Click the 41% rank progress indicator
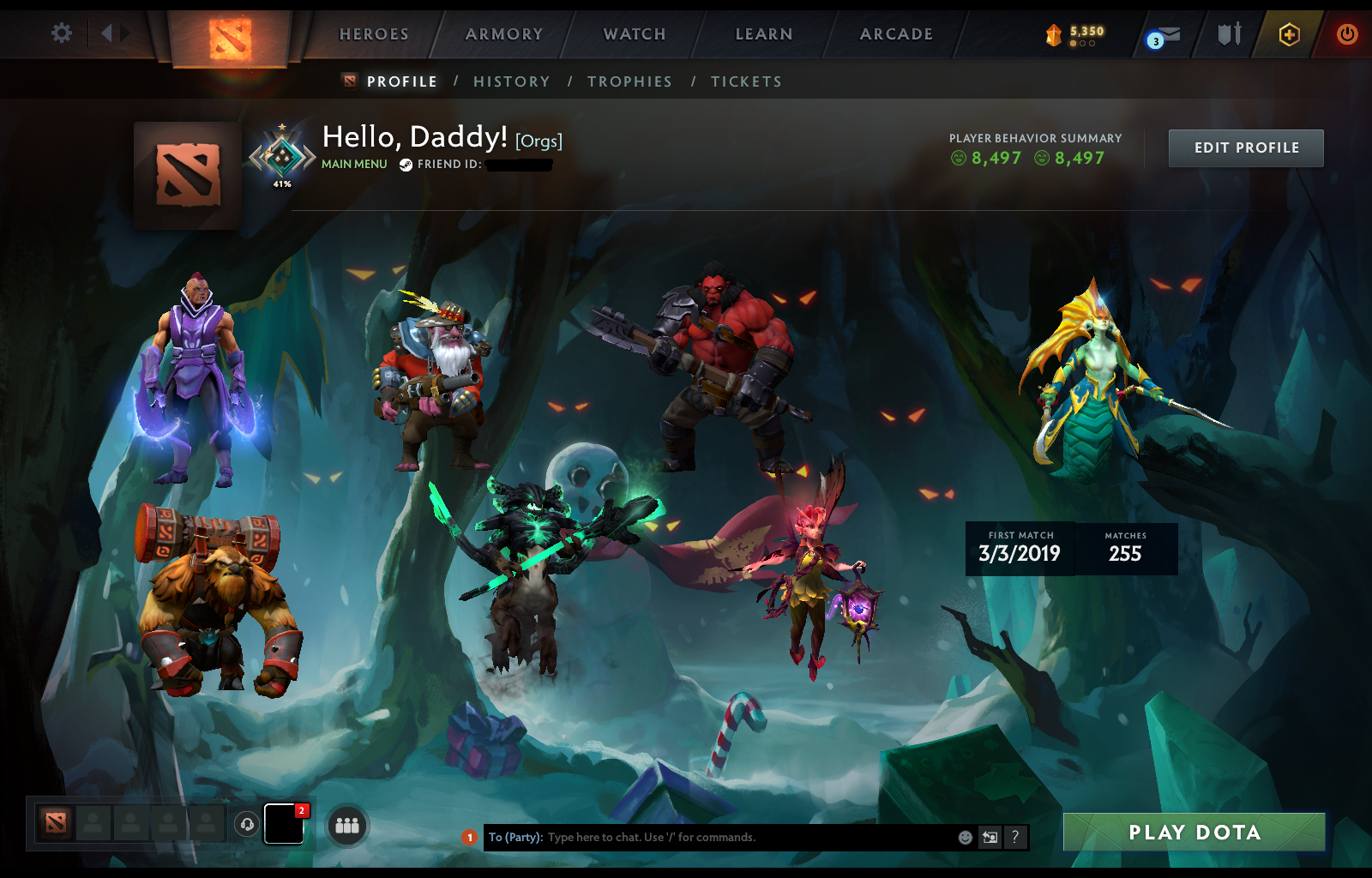1372x878 pixels. click(280, 183)
